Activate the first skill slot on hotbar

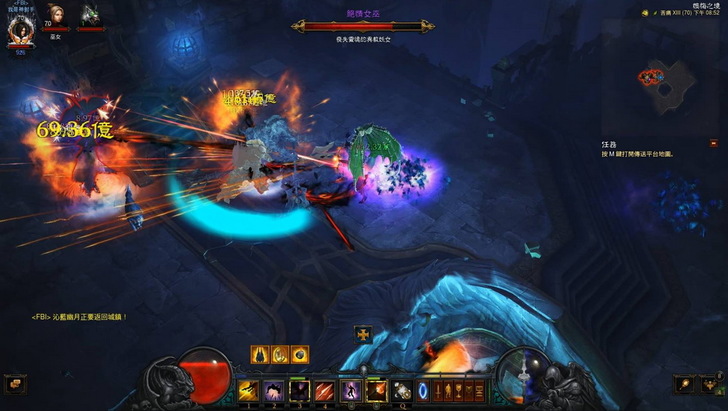(x=247, y=390)
